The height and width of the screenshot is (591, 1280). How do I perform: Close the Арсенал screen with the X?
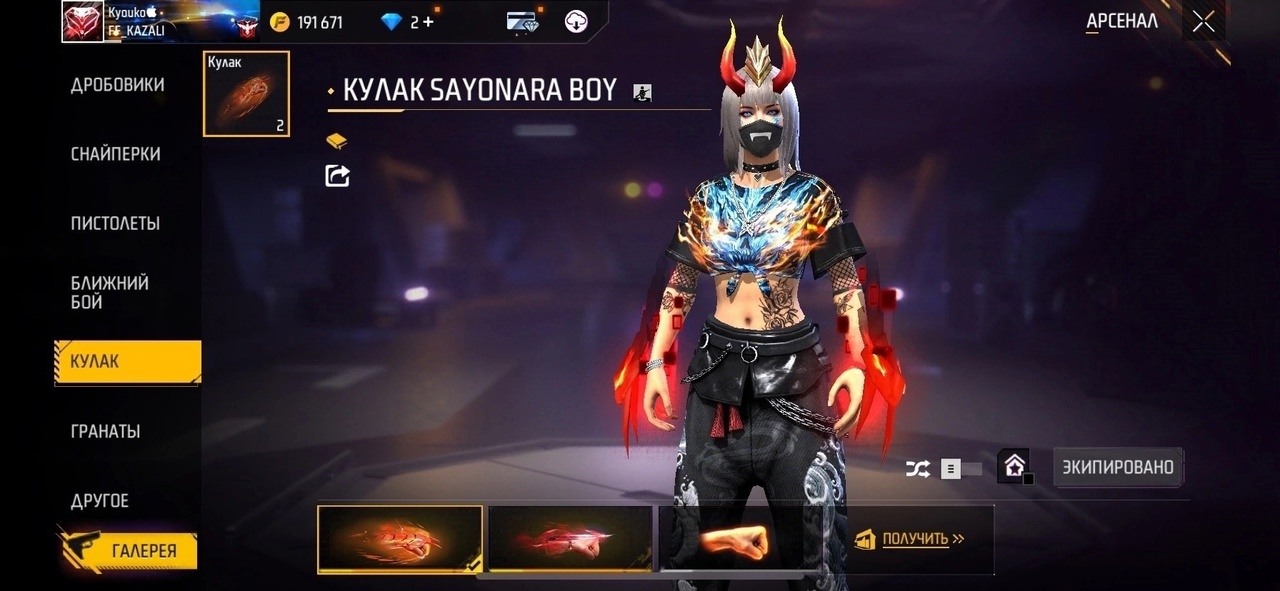[1203, 21]
